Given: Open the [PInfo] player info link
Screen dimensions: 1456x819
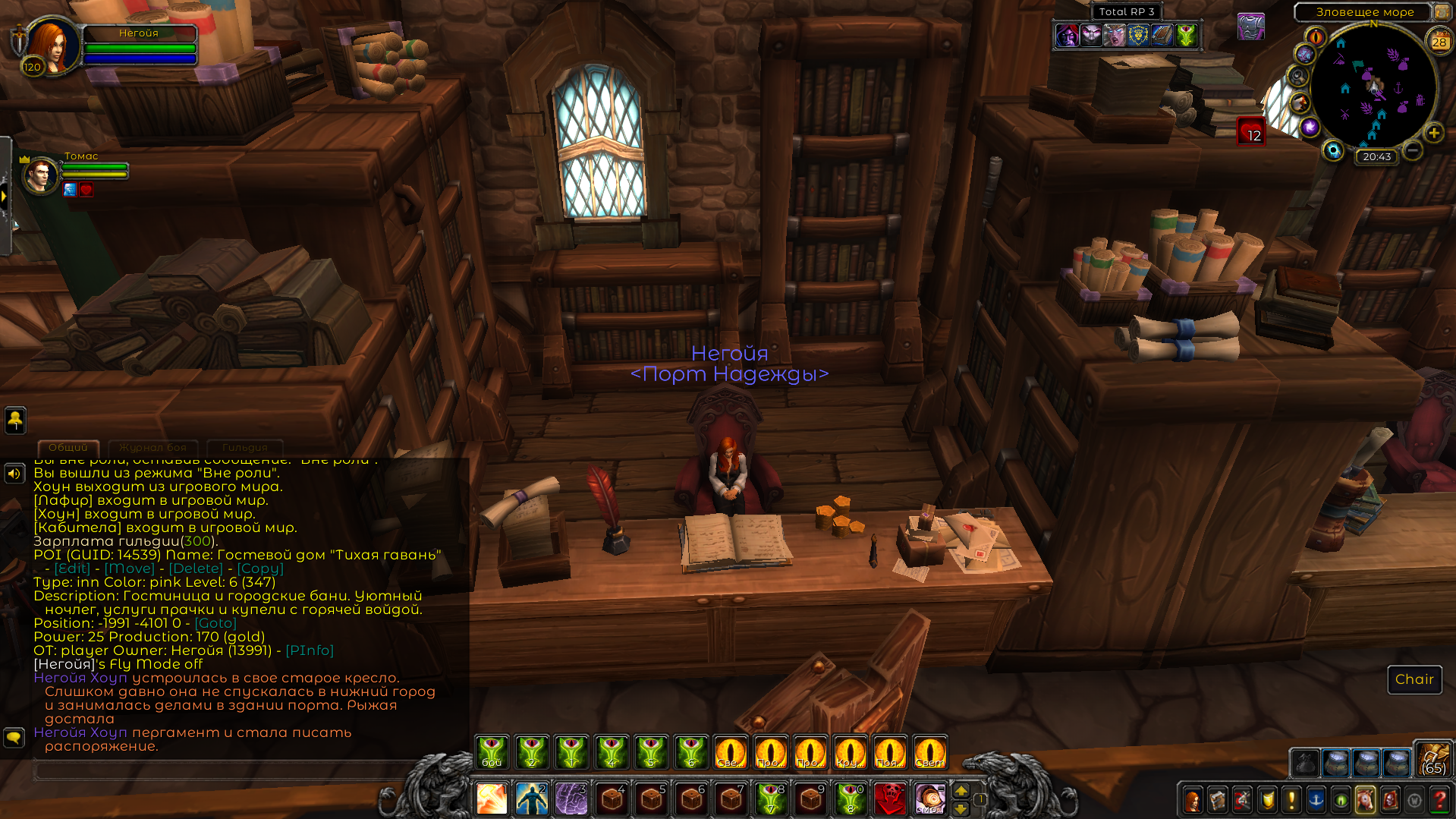Looking at the screenshot, I should [x=310, y=650].
